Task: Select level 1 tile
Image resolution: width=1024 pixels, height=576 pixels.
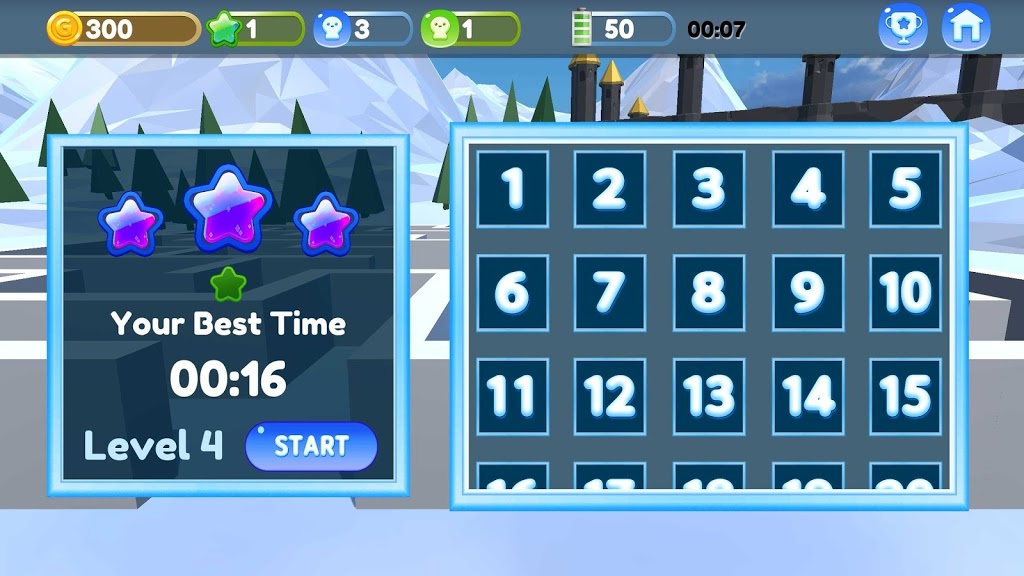Action: tap(512, 188)
